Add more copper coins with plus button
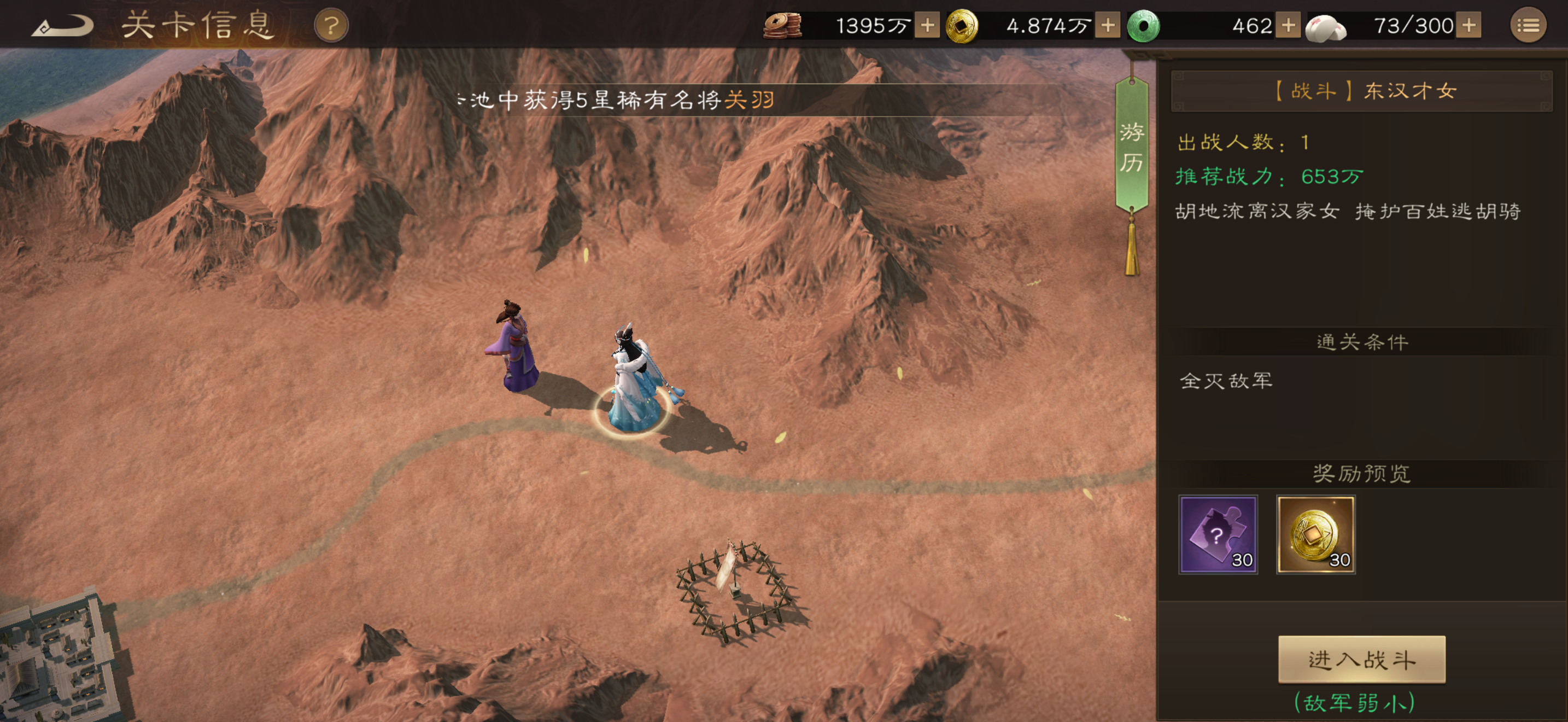This screenshot has height=722, width=1568. (927, 26)
